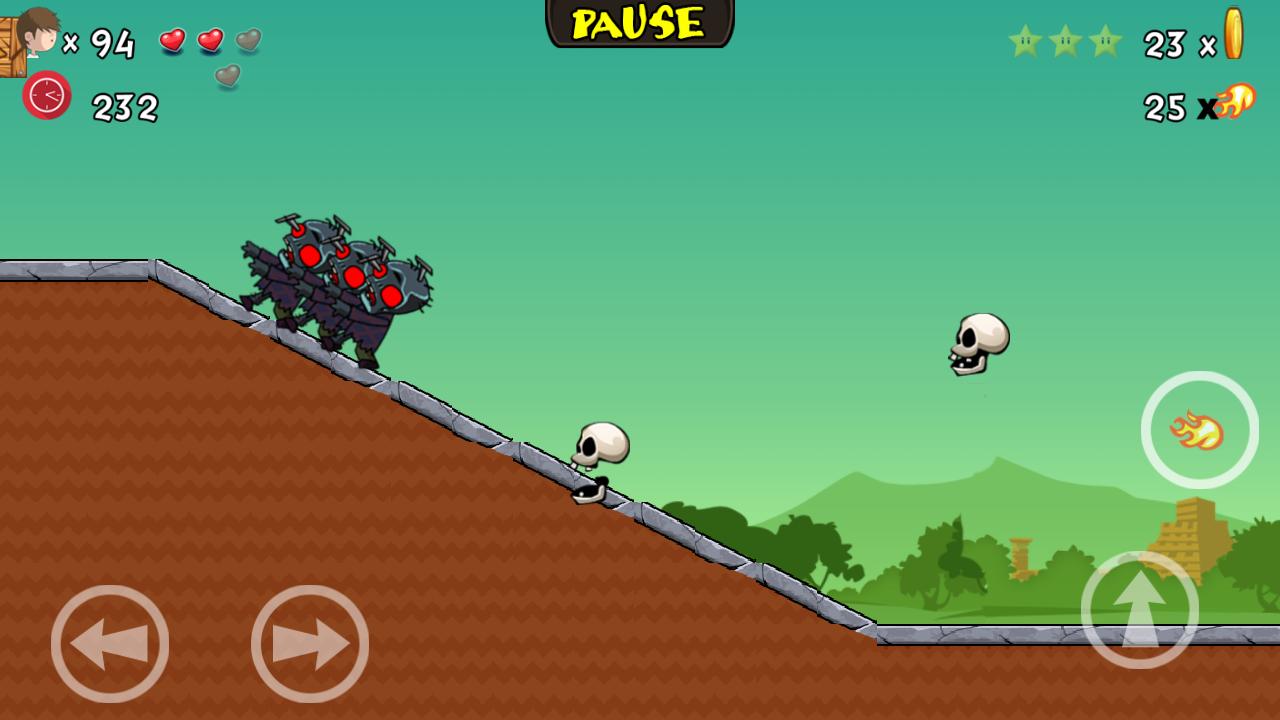The width and height of the screenshot is (1280, 720).
Task: Toggle the second red heart icon
Action: (211, 42)
